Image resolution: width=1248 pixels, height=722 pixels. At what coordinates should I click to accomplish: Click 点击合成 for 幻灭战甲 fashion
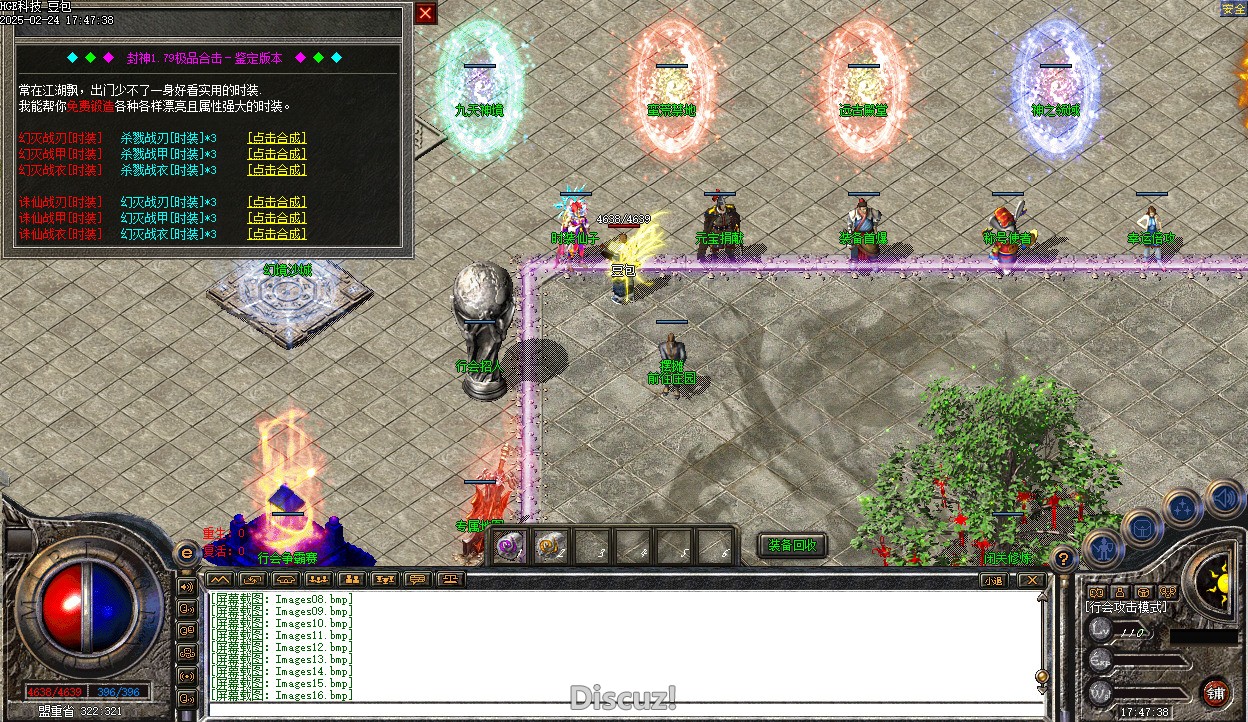(x=277, y=154)
